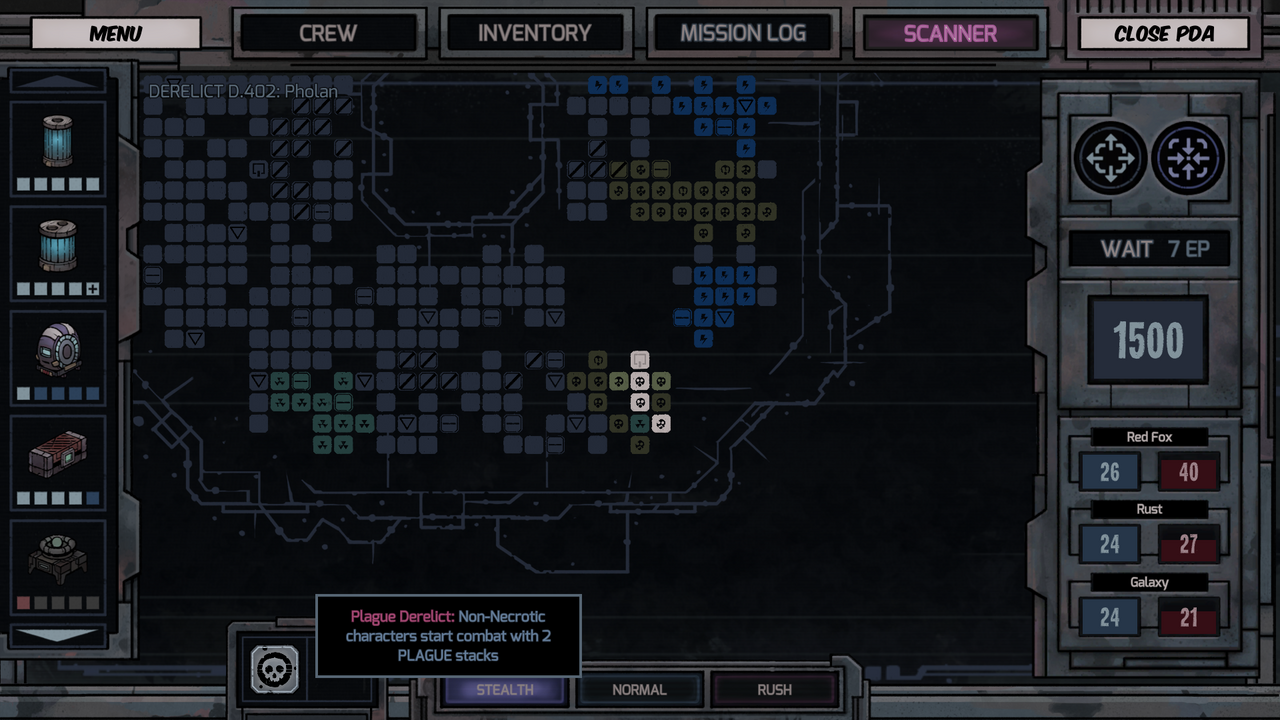
Task: Expand the sidebar with the bottom arrow
Action: pos(57,636)
